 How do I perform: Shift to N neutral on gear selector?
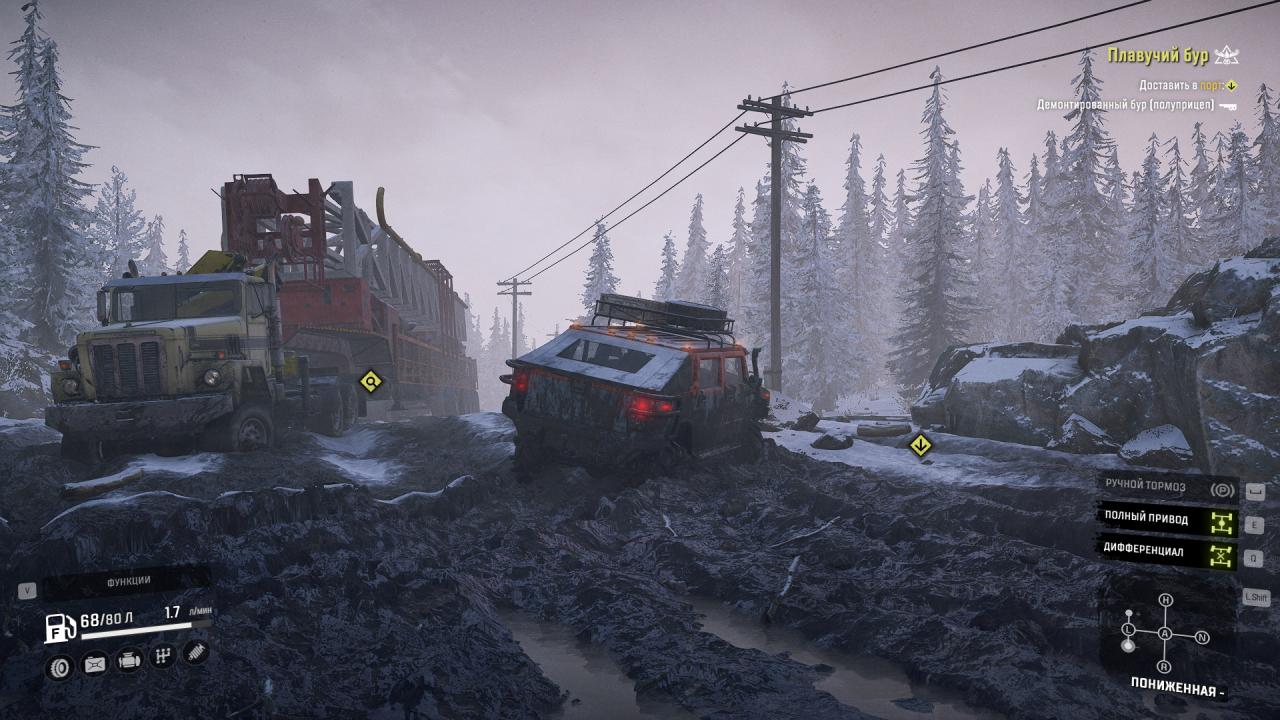click(x=1202, y=637)
